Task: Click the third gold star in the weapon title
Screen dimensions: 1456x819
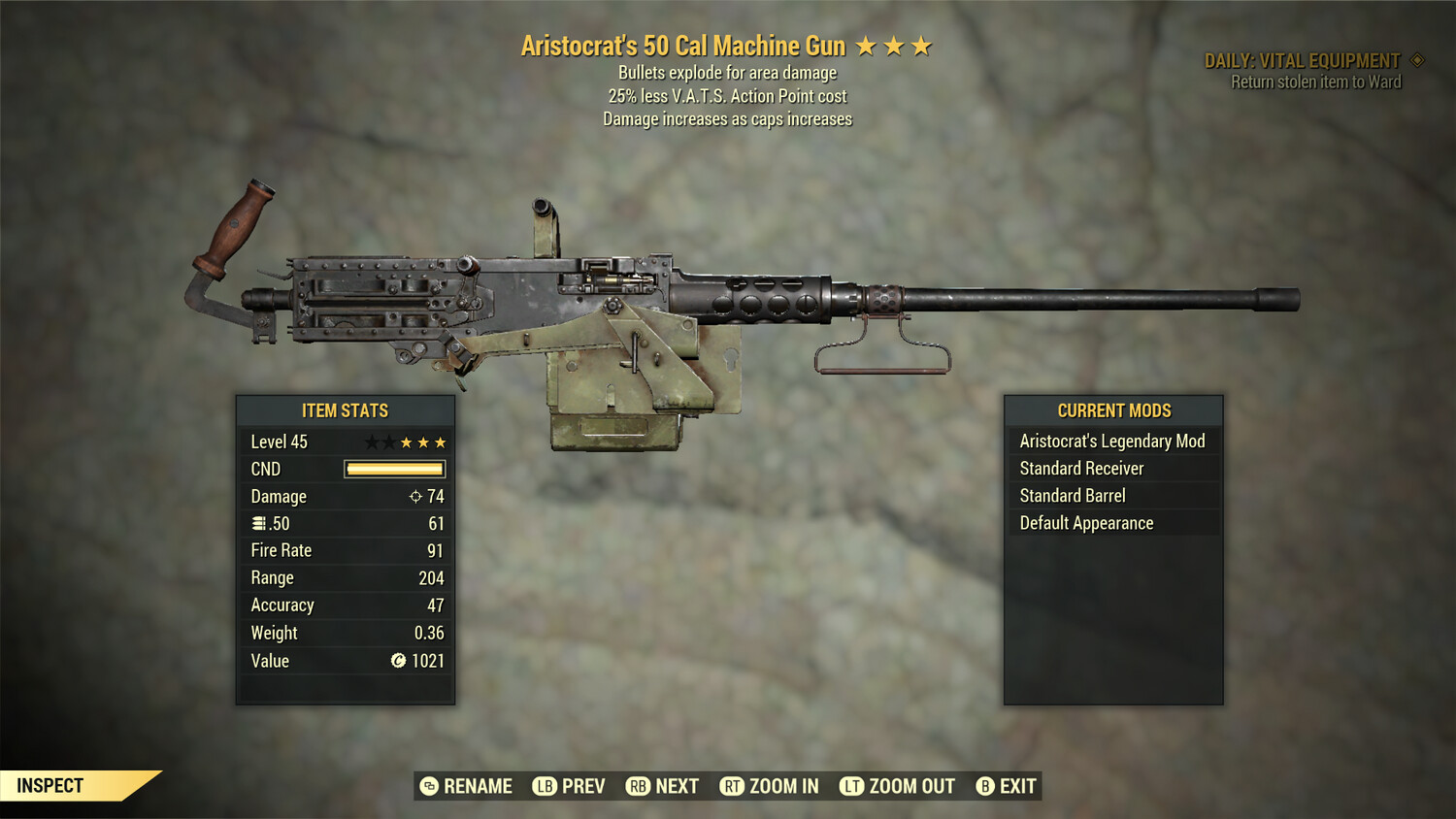Action: [x=920, y=45]
